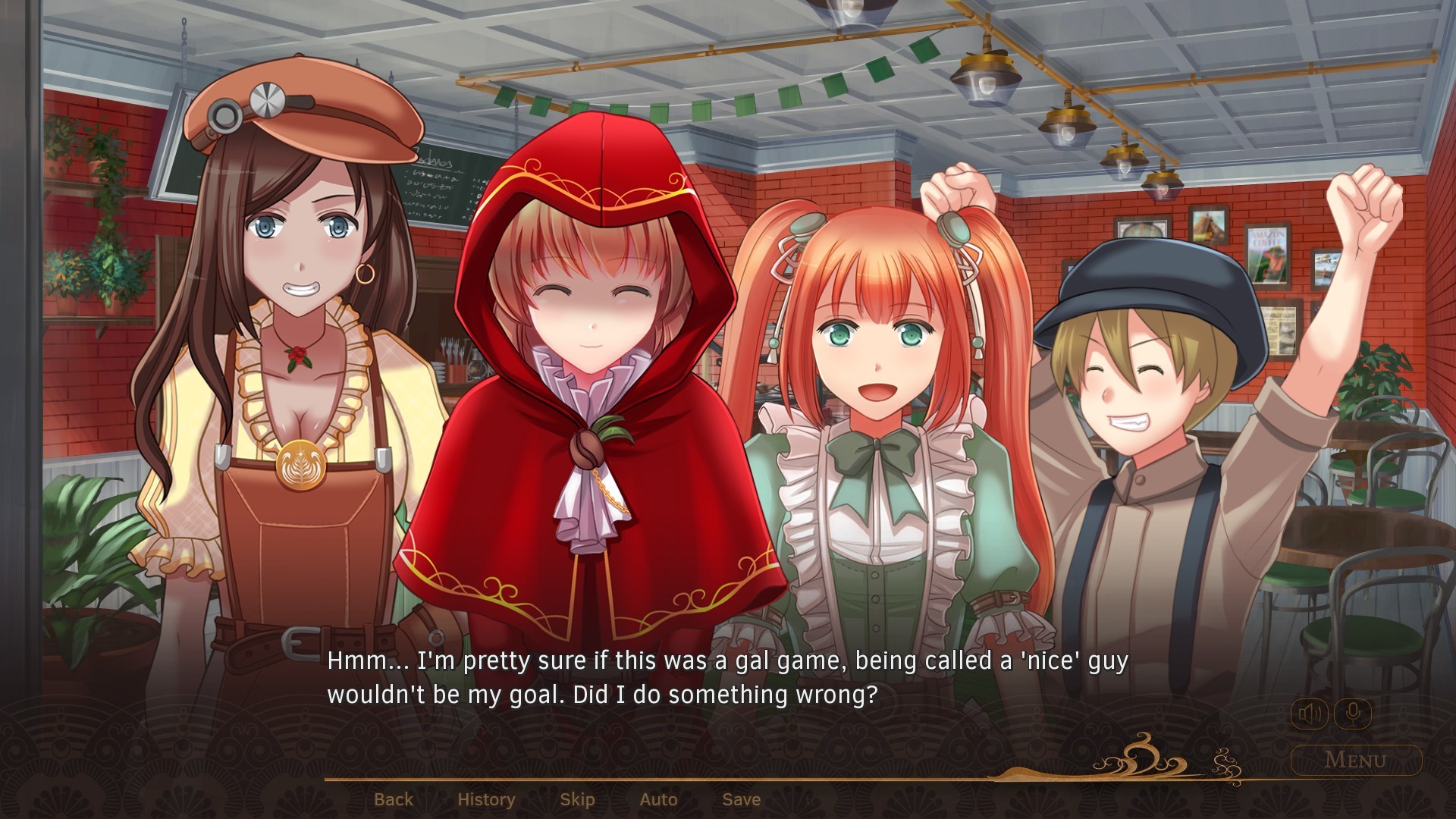Open the History log

click(486, 799)
